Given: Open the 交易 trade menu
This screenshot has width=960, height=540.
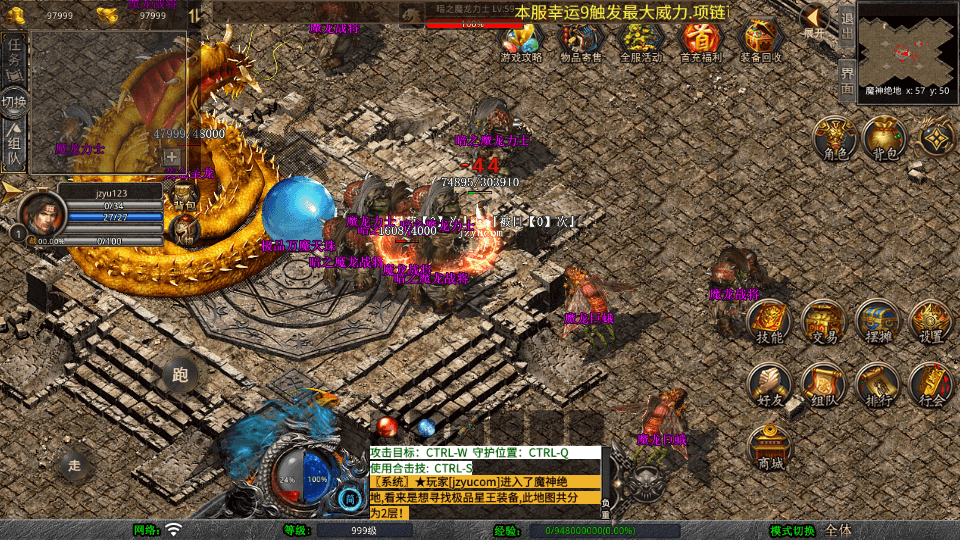Looking at the screenshot, I should tap(824, 320).
